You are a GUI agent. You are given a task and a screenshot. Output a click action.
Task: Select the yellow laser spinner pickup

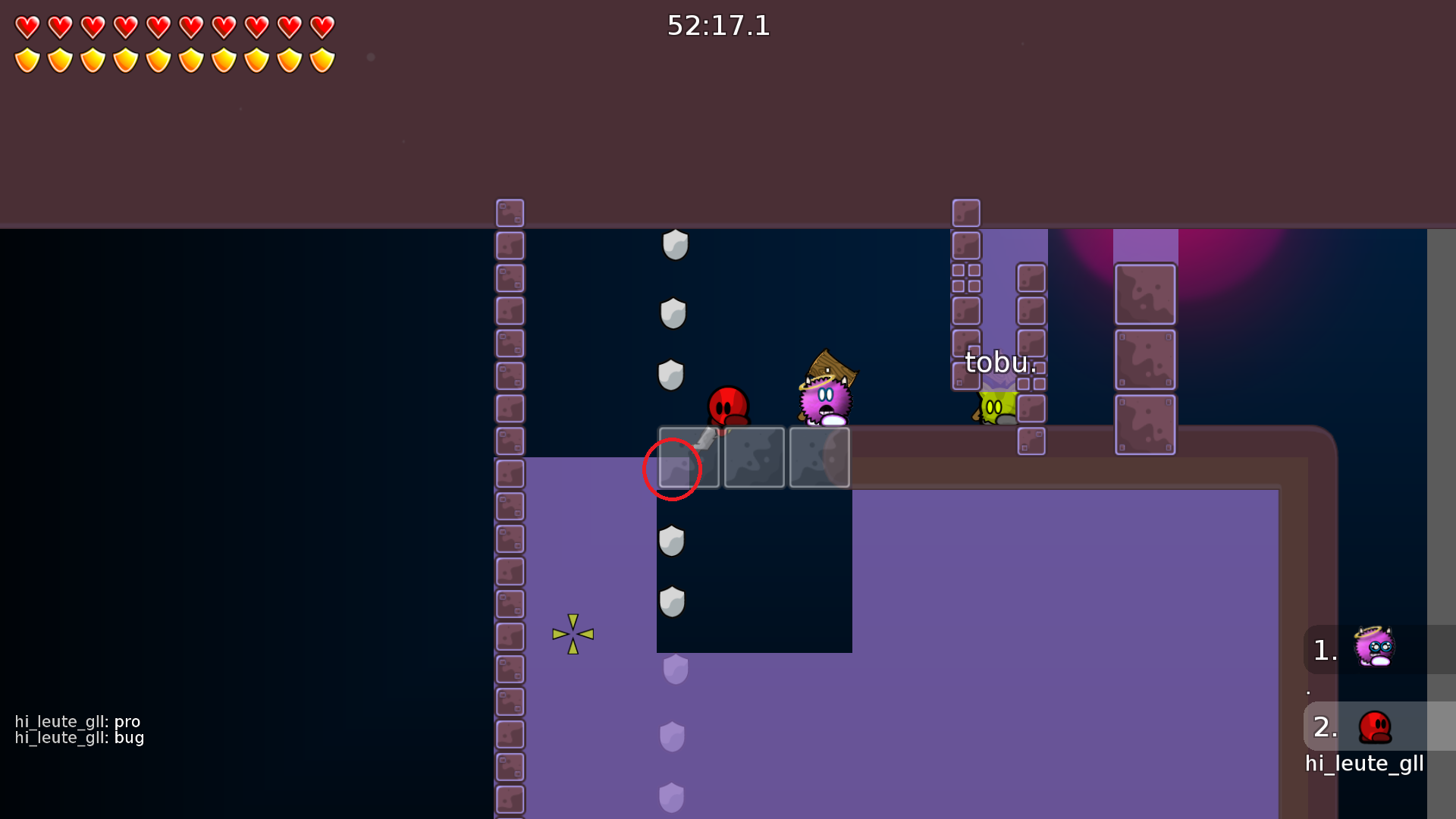[573, 633]
